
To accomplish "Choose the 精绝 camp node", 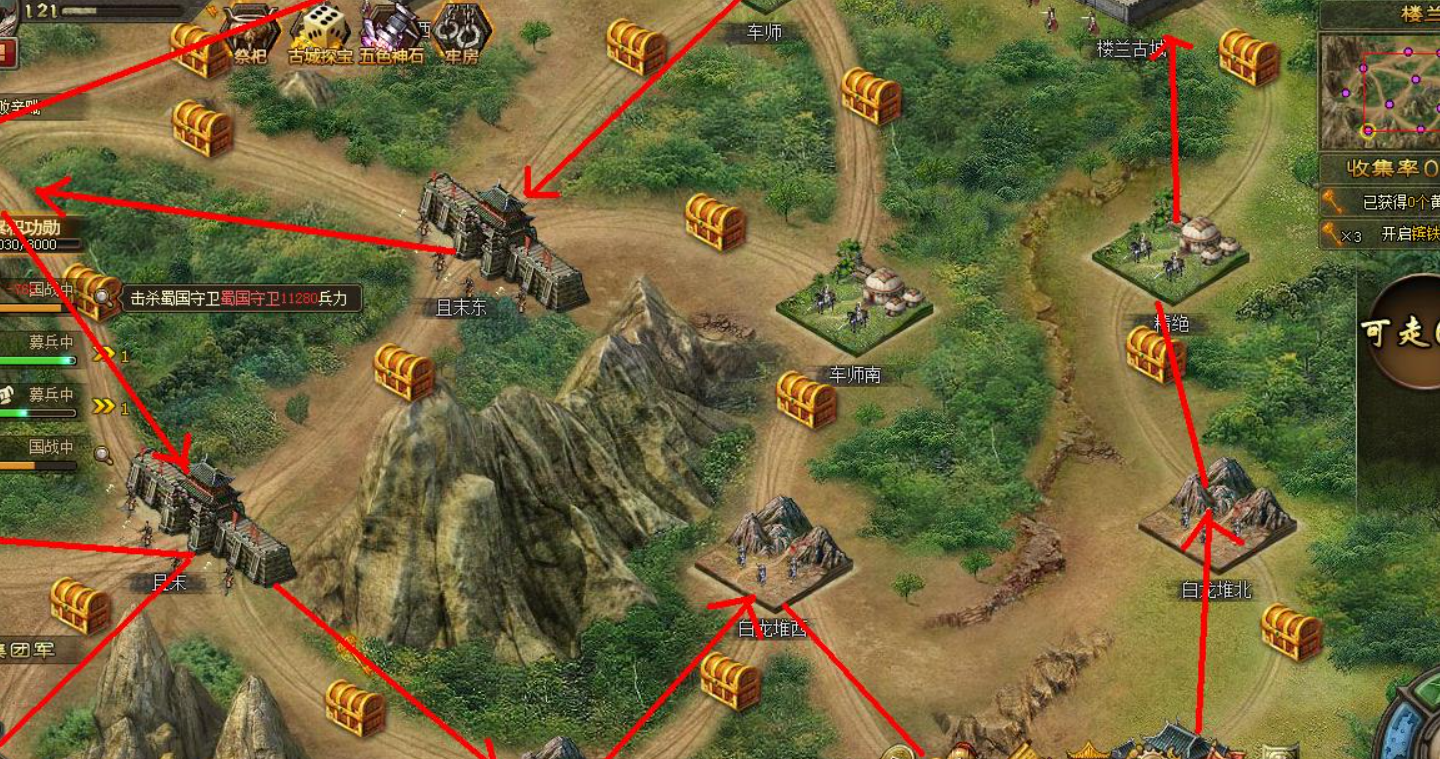I will tap(1170, 255).
